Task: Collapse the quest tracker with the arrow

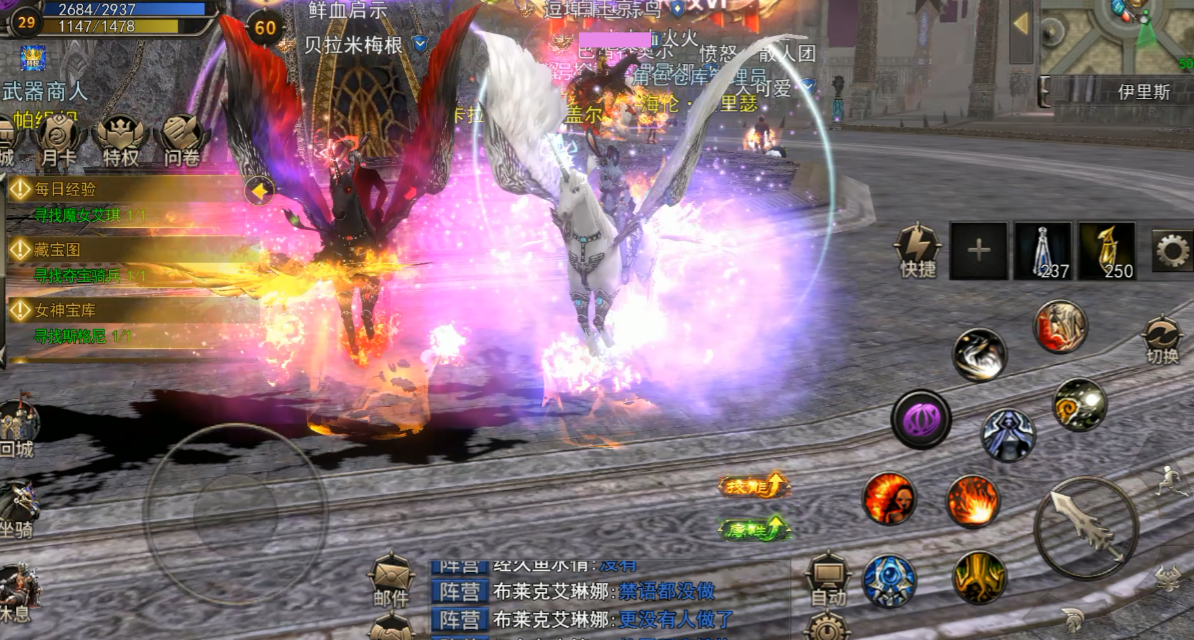Action: coord(261,190)
